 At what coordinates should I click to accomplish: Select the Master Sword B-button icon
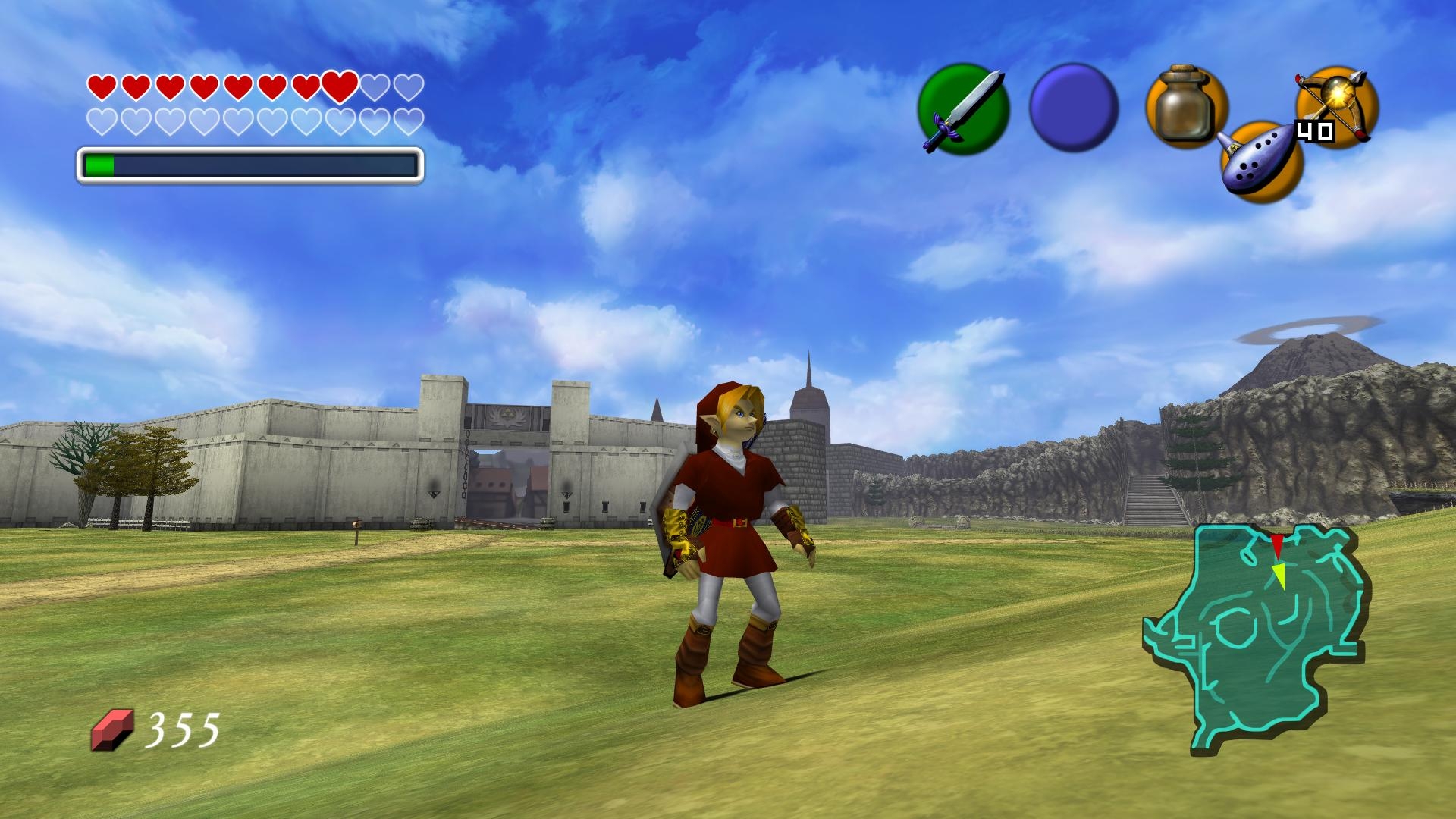pos(963,110)
